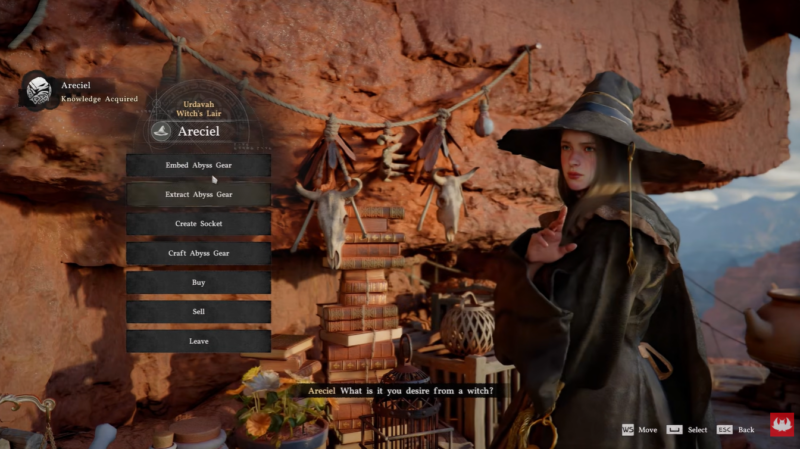The width and height of the screenshot is (800, 449).
Task: Select Extract Abyss Gear entry
Action: point(198,194)
